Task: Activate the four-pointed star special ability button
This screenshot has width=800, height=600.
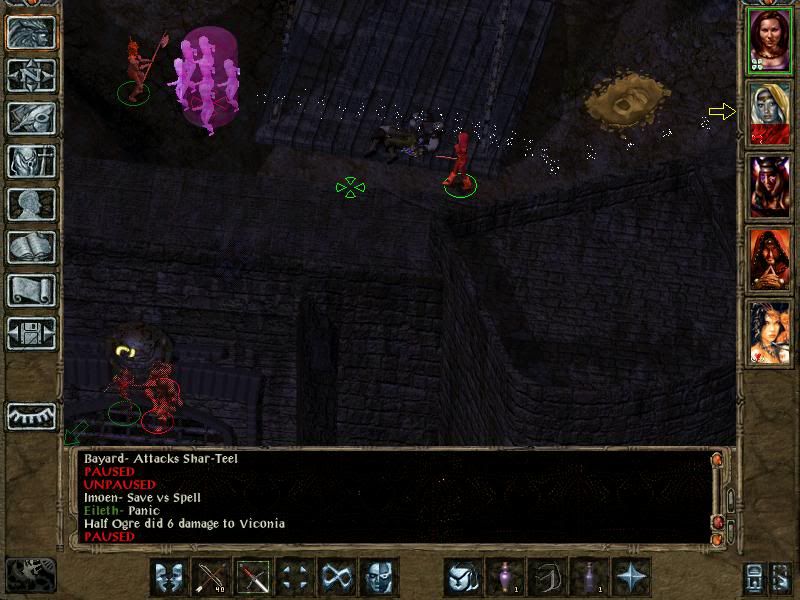Action: click(x=632, y=577)
